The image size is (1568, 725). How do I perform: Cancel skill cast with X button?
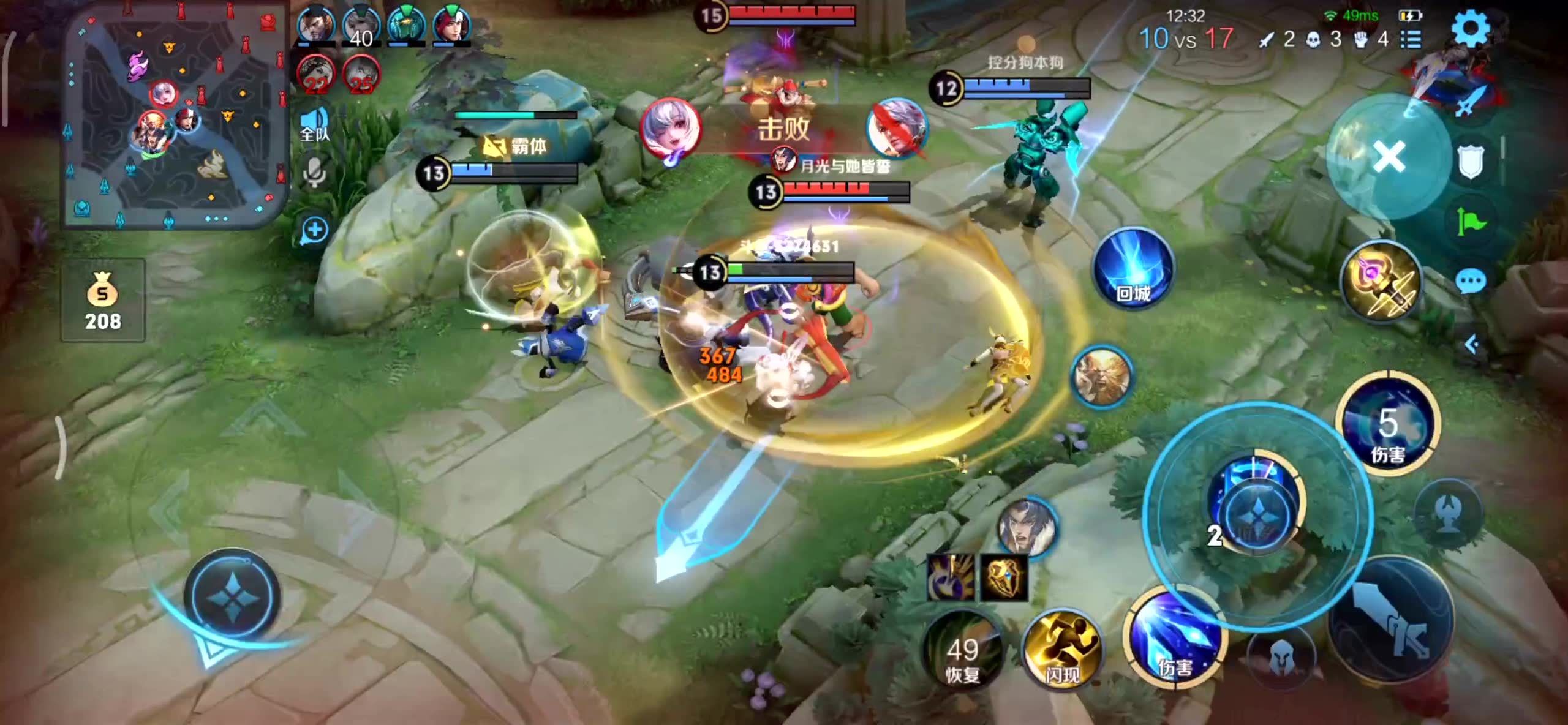pyautogui.click(x=1389, y=157)
